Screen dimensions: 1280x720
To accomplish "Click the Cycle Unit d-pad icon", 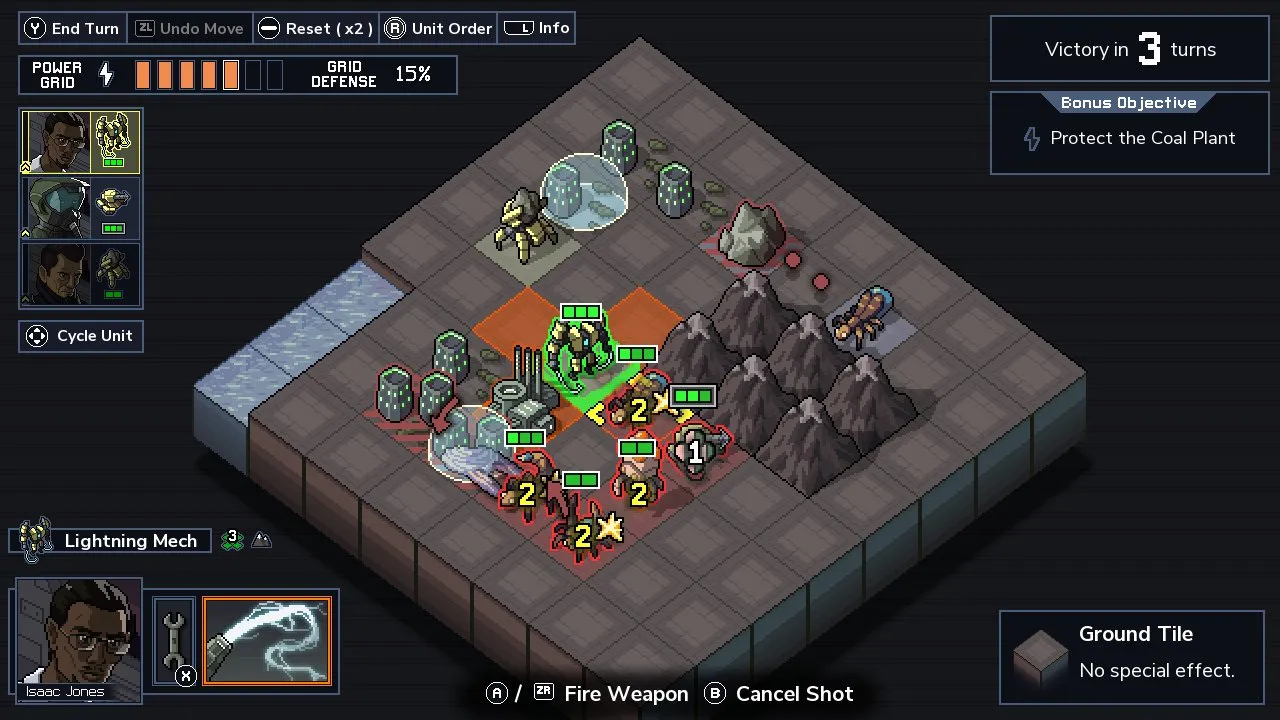I will pyautogui.click(x=37, y=335).
